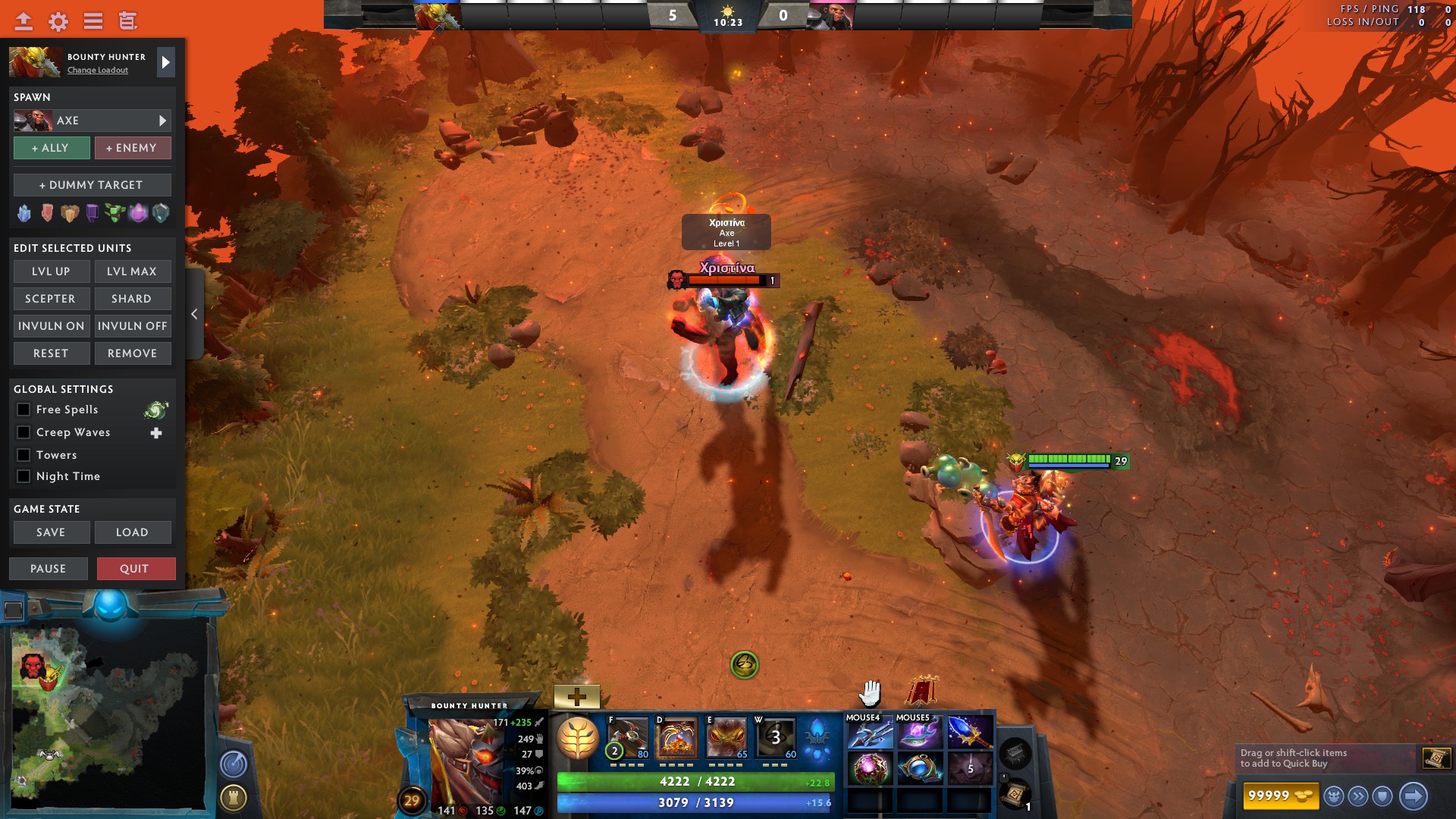Select the MOUSE4 inventory item
The image size is (1456, 819).
pyautogui.click(x=869, y=732)
